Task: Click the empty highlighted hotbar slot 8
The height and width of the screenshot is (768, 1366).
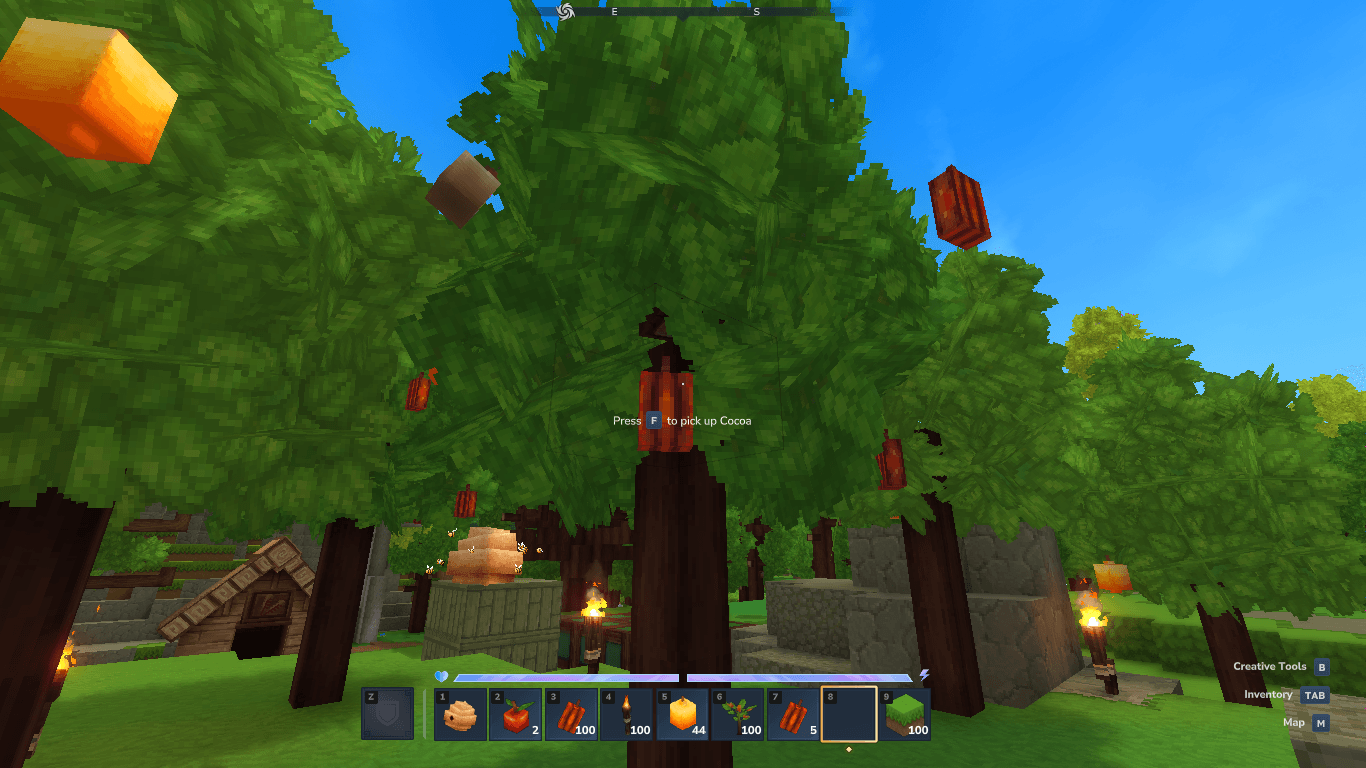Action: tap(849, 714)
